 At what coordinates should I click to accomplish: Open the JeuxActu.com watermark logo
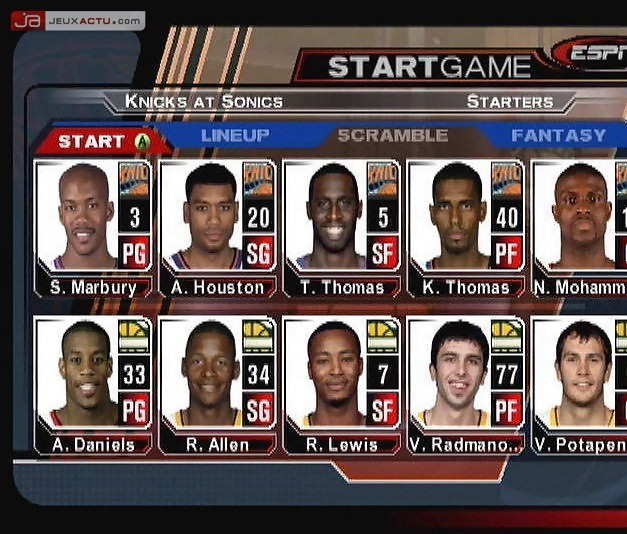(x=78, y=20)
